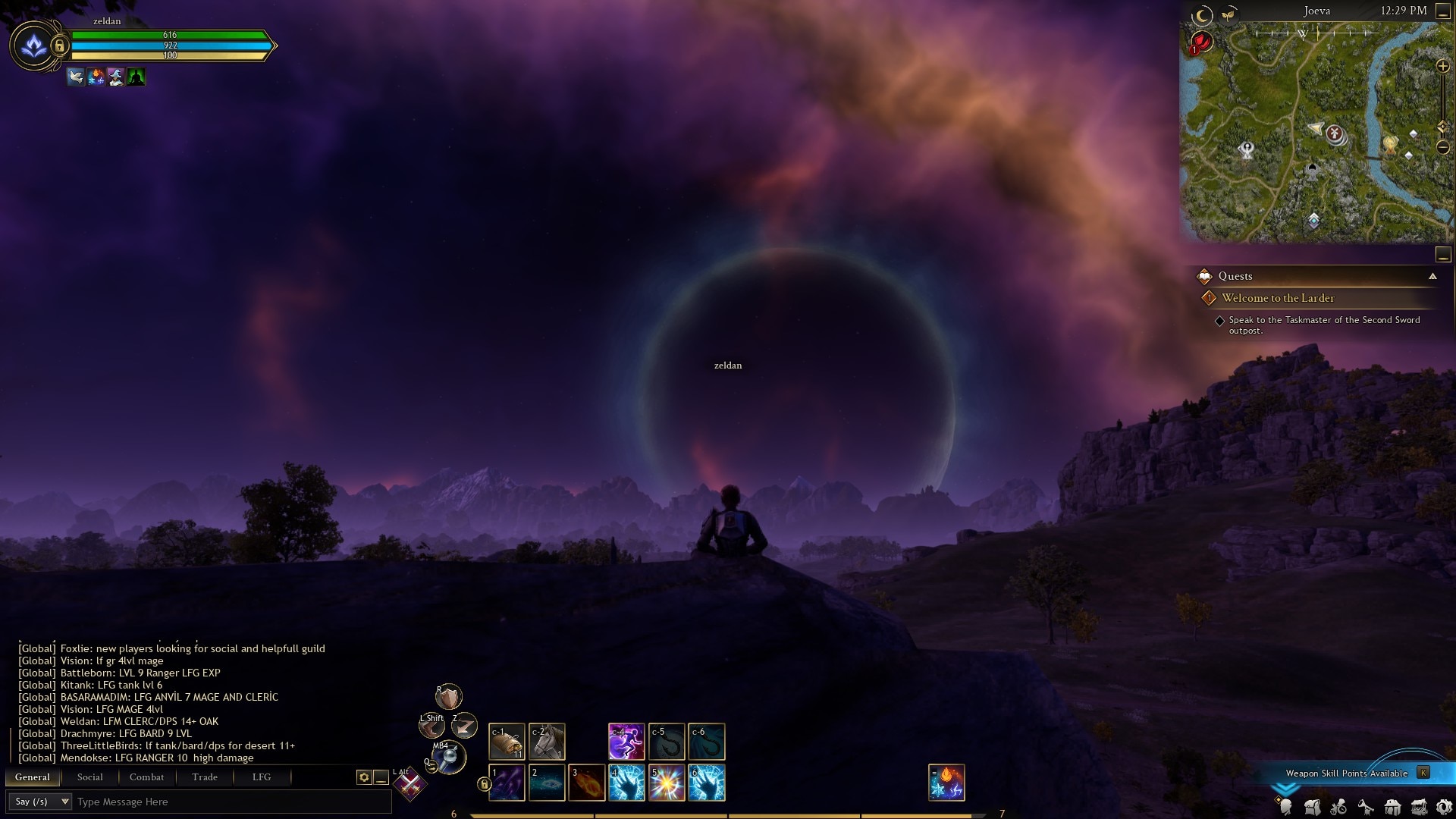
Task: Activate the purple running figure ability
Action: pos(626,742)
